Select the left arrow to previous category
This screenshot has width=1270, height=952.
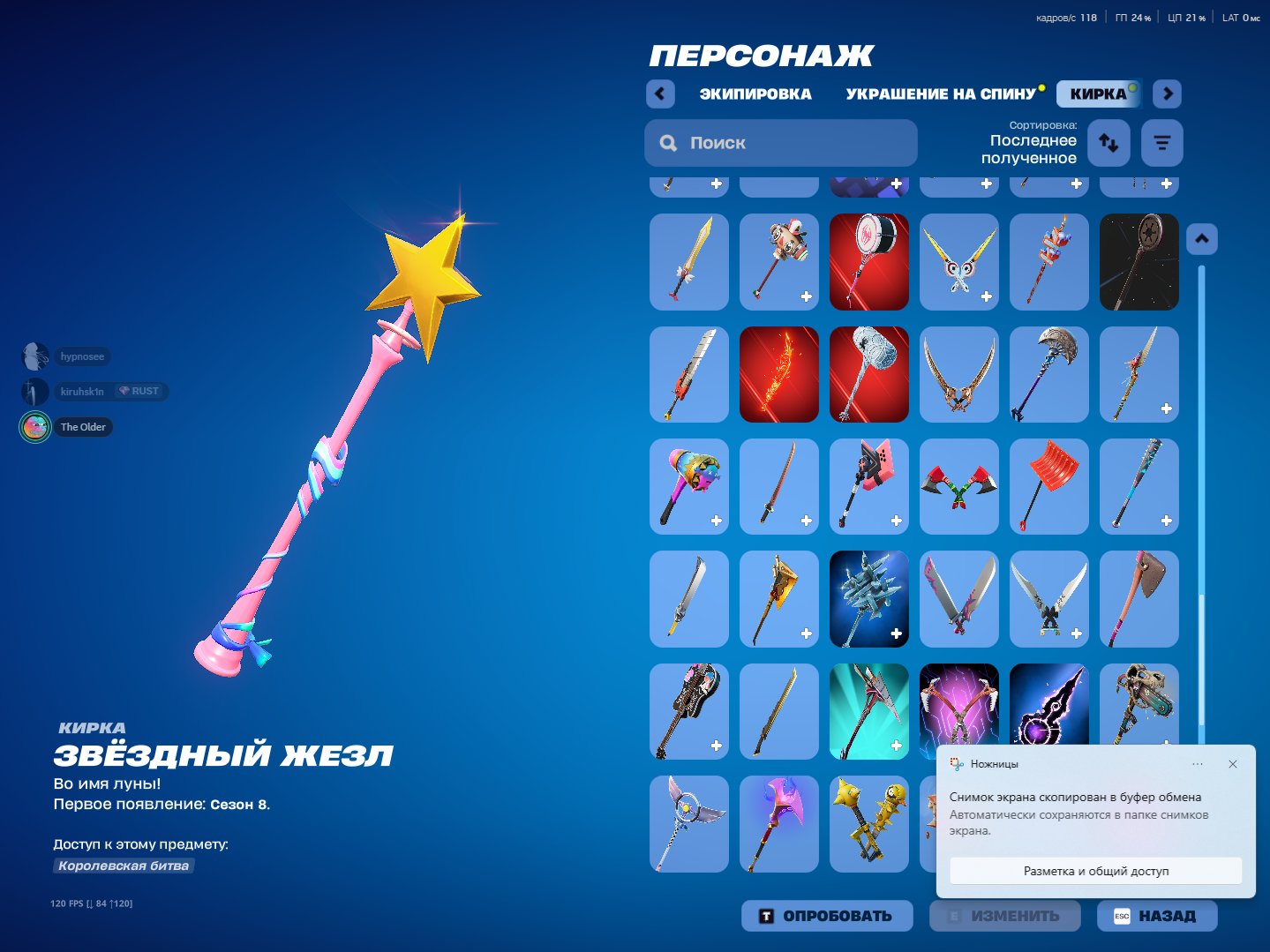(659, 94)
